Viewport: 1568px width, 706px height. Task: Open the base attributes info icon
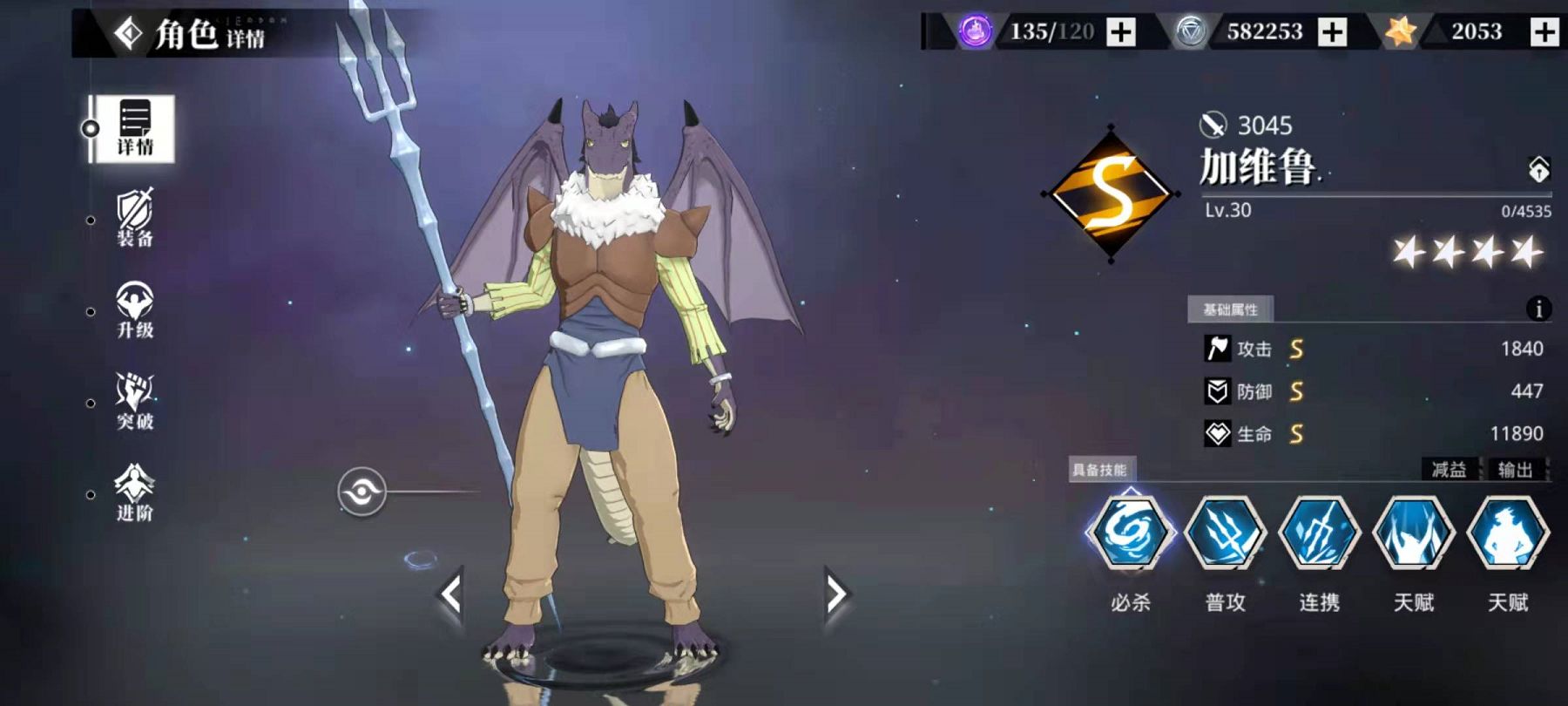click(x=1538, y=309)
